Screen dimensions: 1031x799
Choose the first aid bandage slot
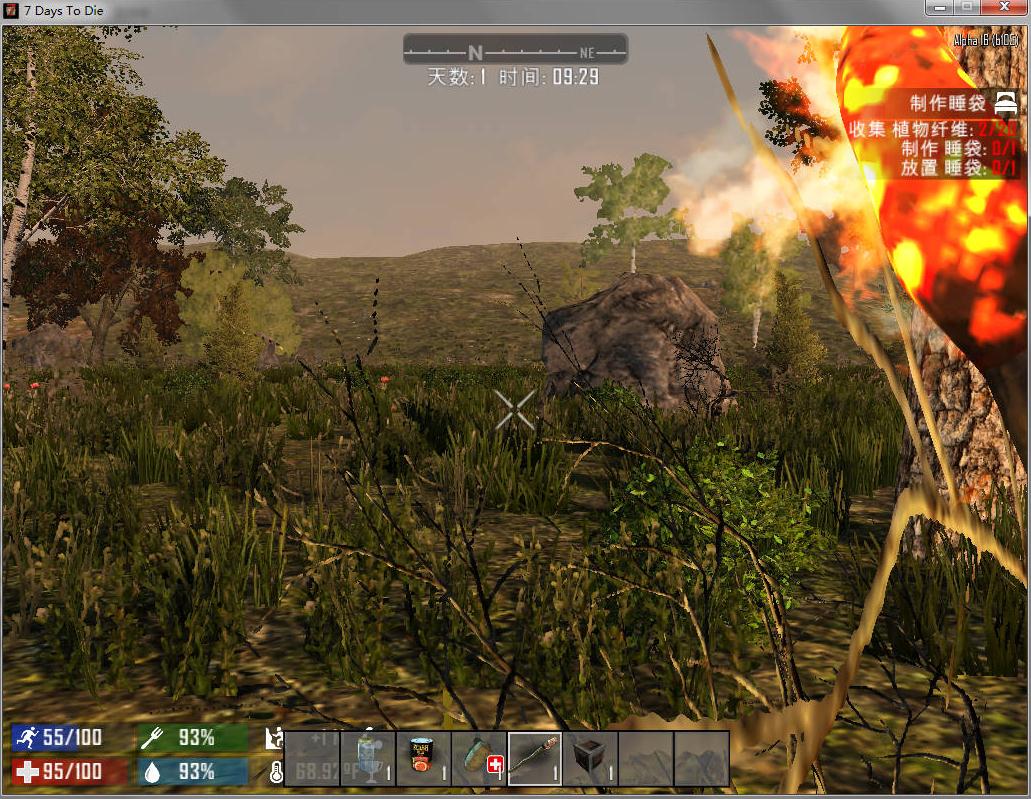coord(479,759)
